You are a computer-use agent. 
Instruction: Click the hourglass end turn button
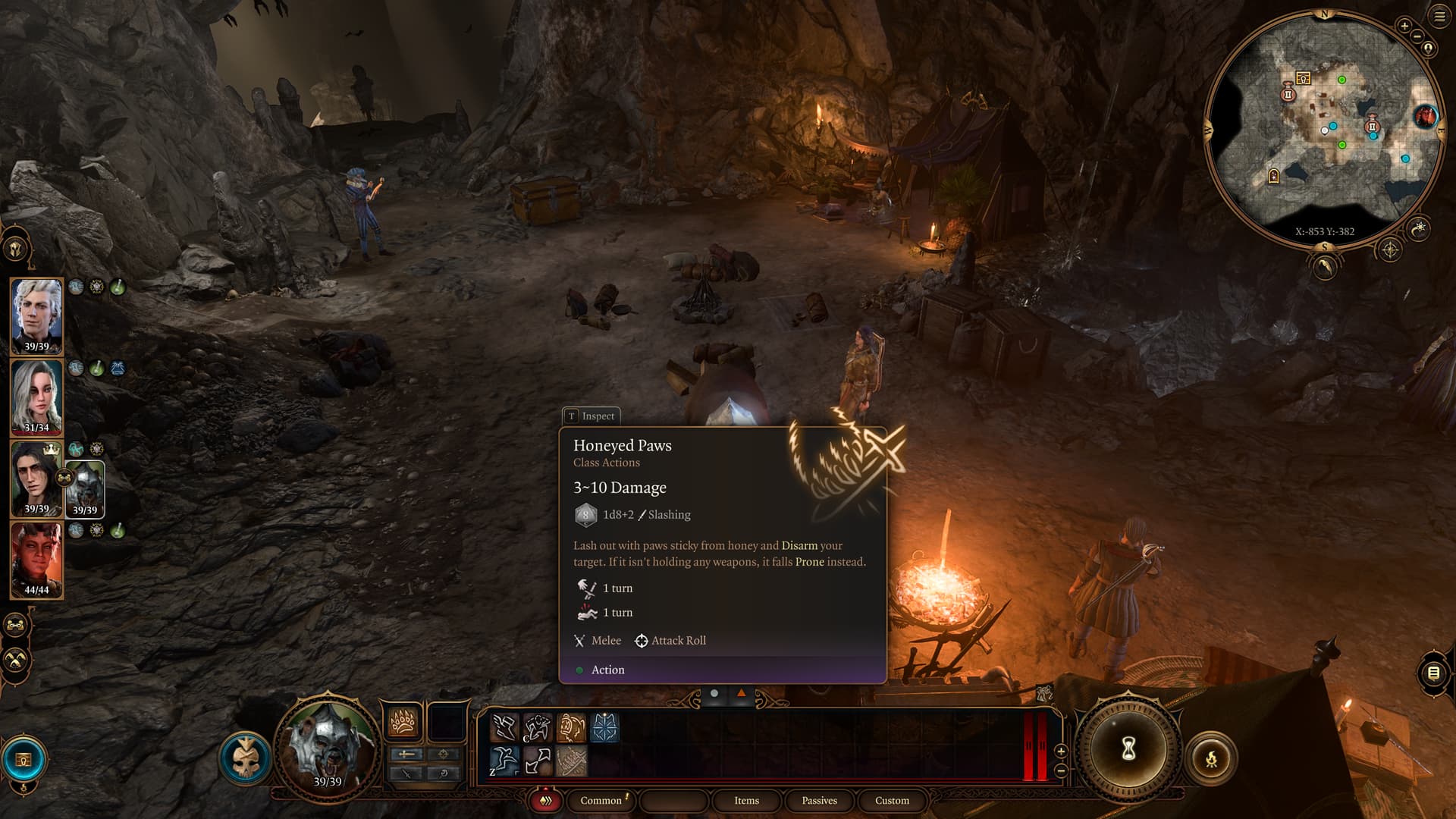(1128, 750)
